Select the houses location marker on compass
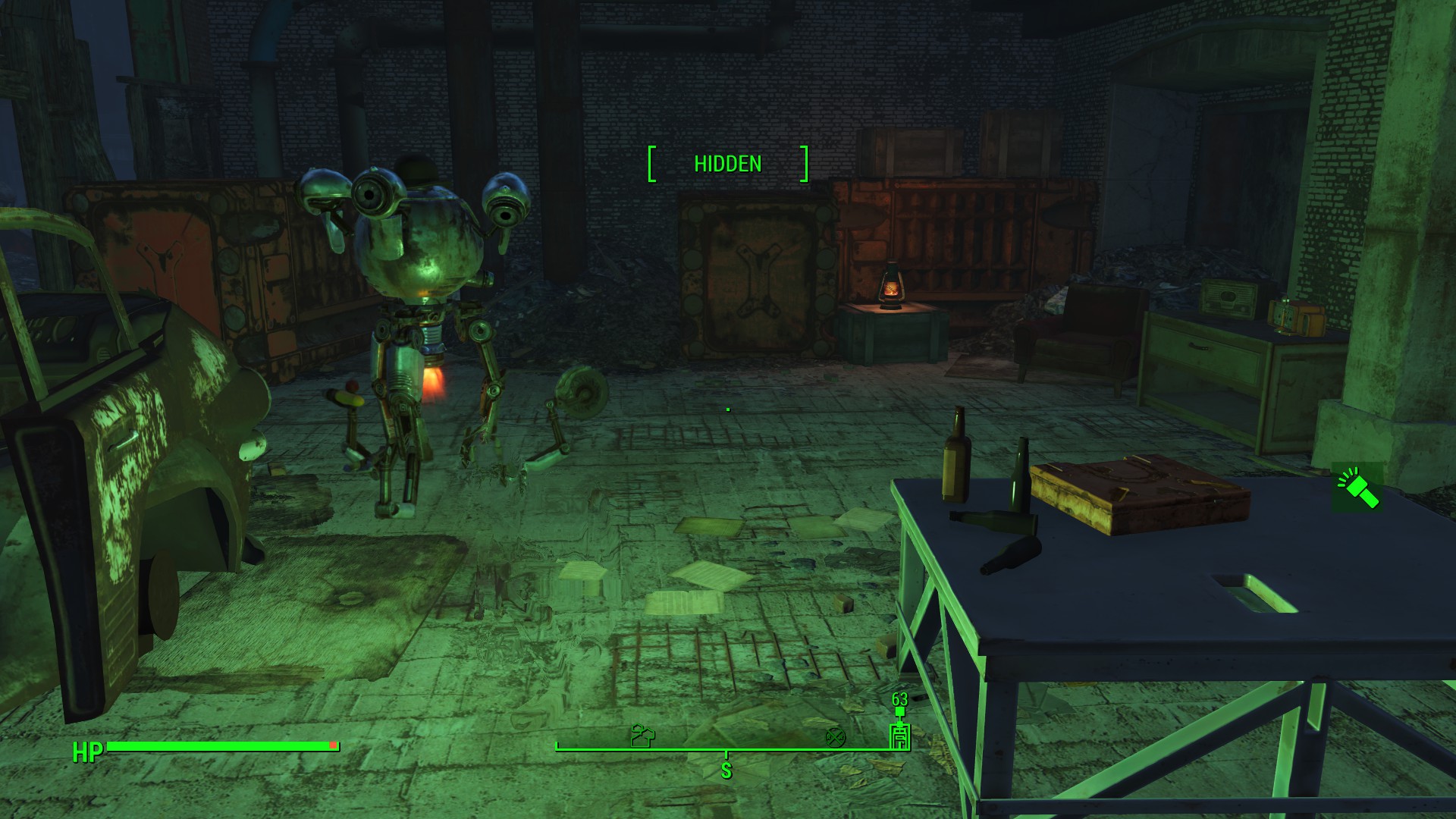 (x=642, y=736)
